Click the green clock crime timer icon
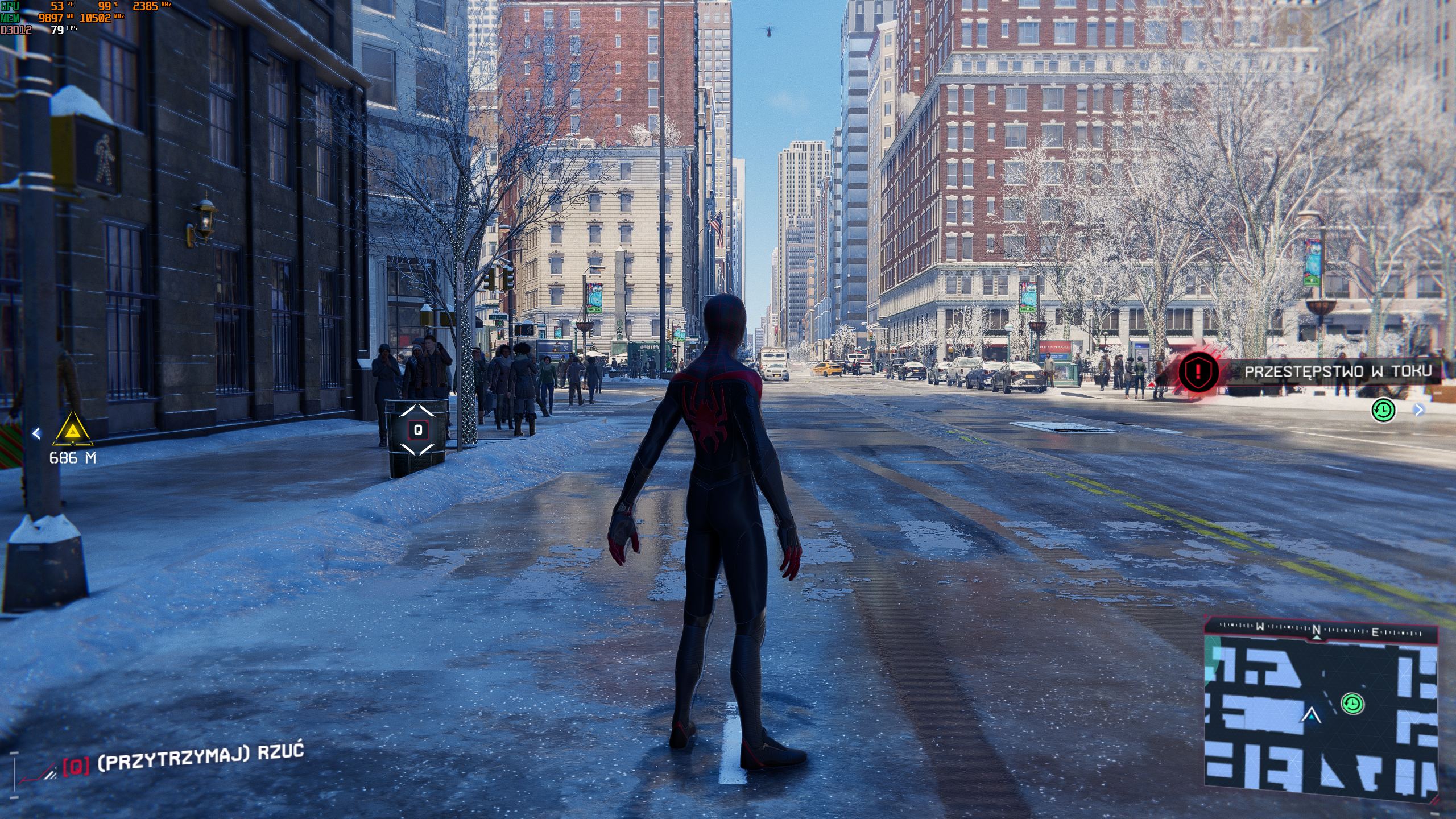This screenshot has height=819, width=1456. tap(1383, 409)
